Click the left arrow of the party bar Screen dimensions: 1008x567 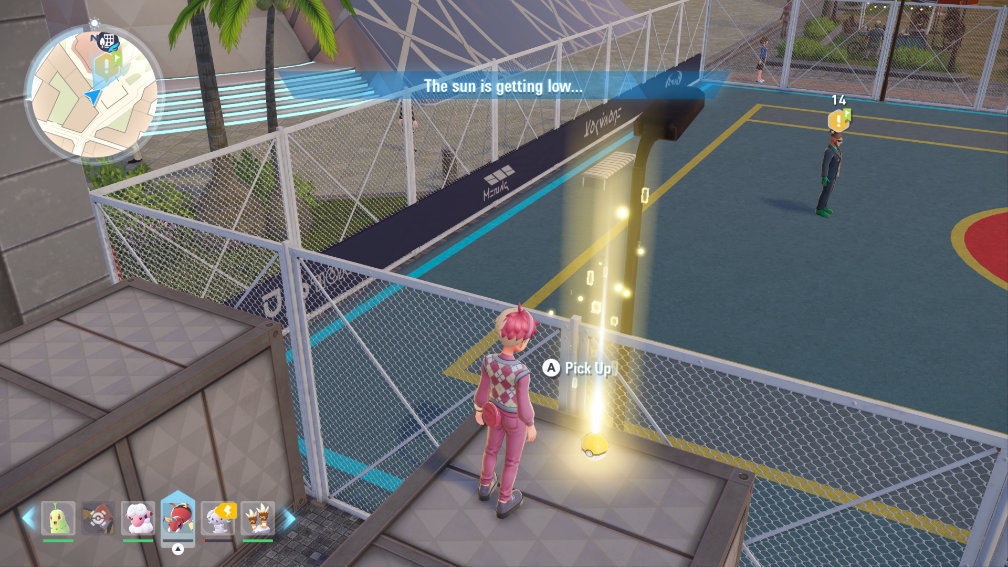28,518
